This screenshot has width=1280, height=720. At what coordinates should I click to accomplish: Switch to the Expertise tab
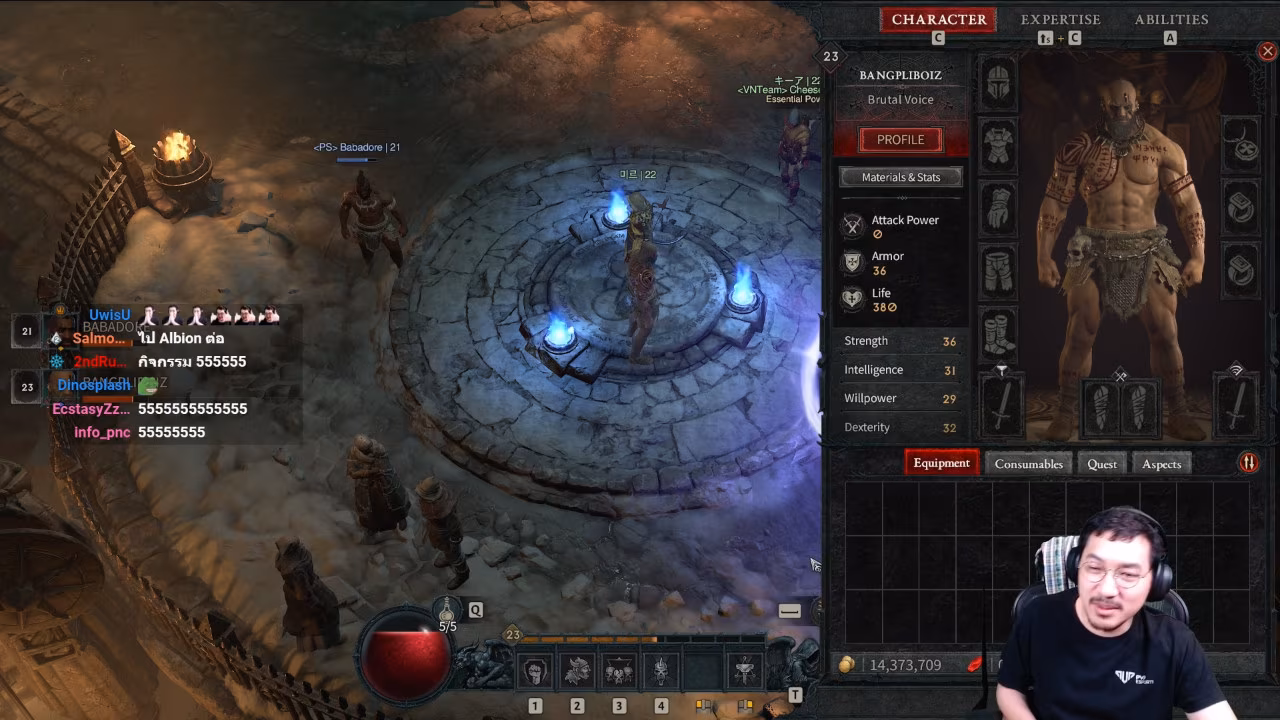coord(1060,20)
